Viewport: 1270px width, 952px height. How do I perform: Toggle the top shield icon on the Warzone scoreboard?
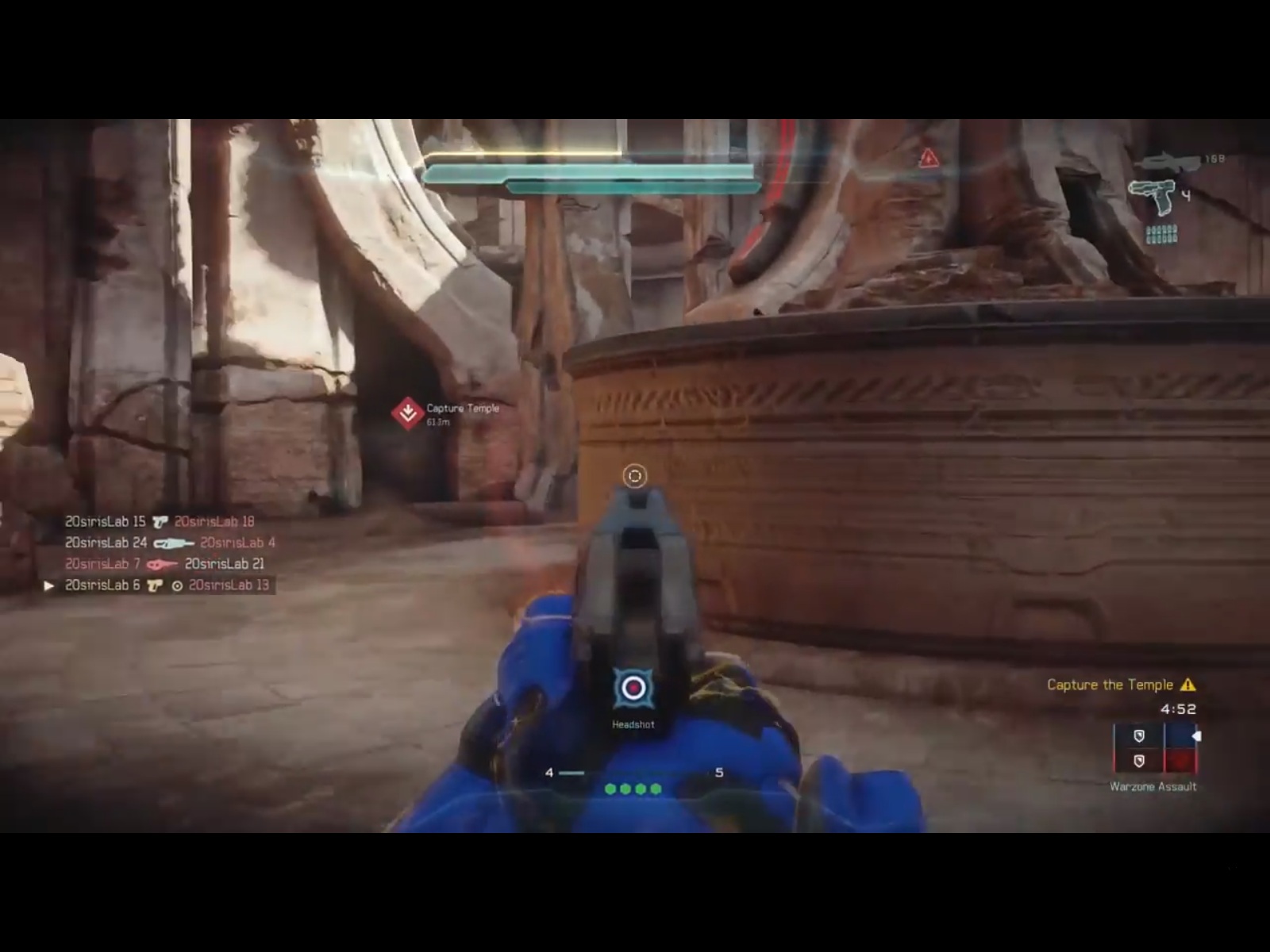click(1139, 735)
